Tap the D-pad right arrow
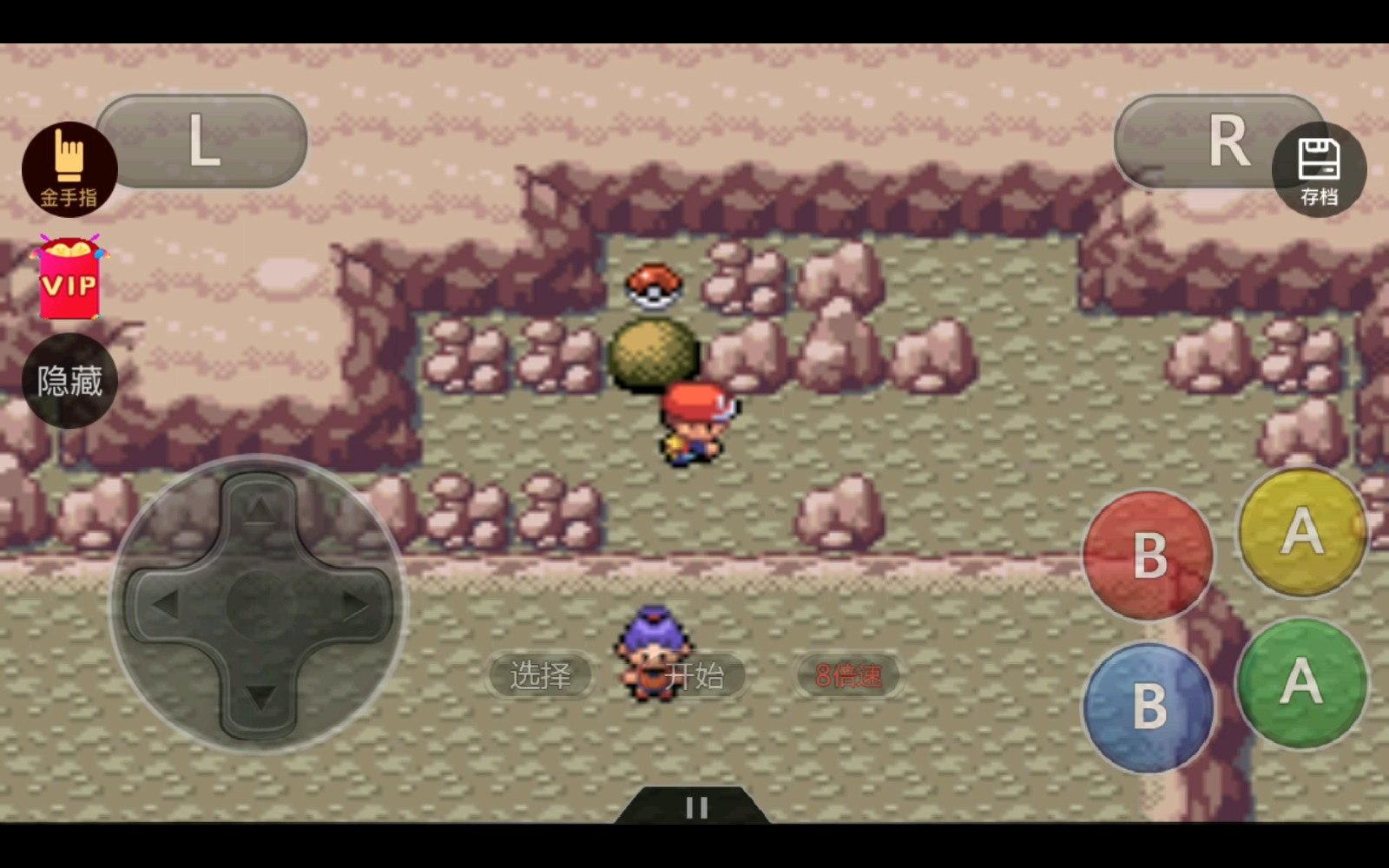The height and width of the screenshot is (868, 1389). click(x=355, y=604)
